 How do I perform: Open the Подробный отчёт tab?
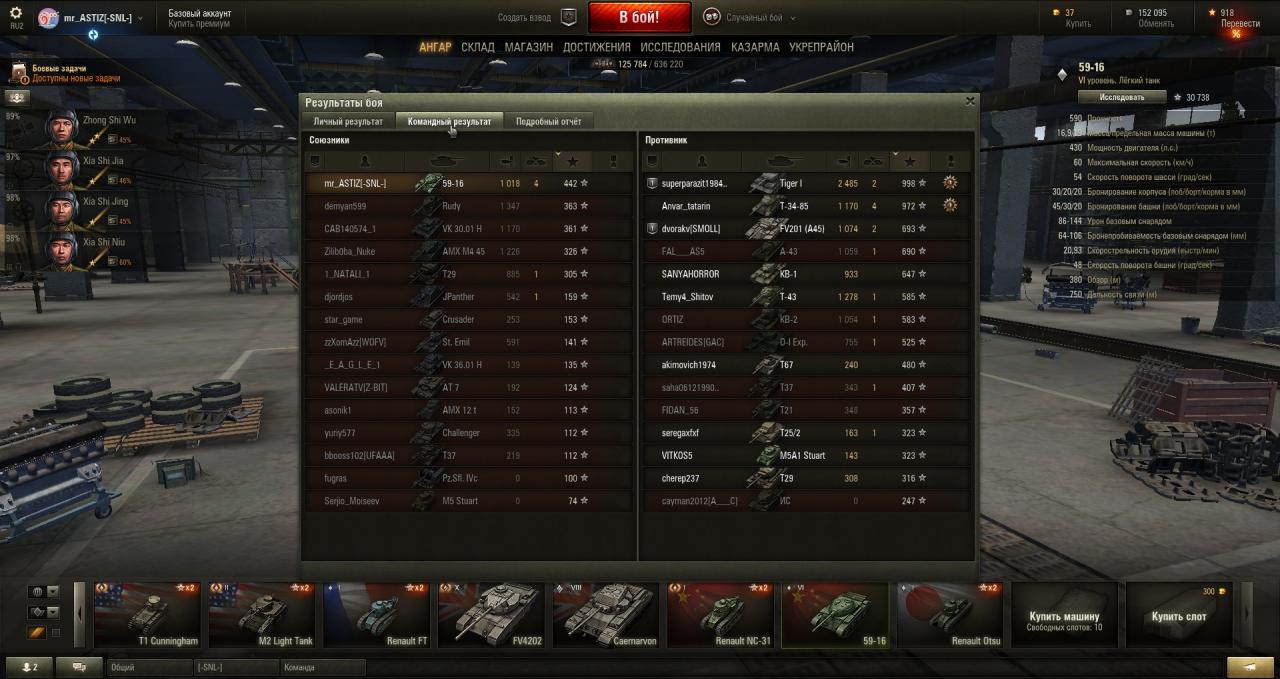548,121
